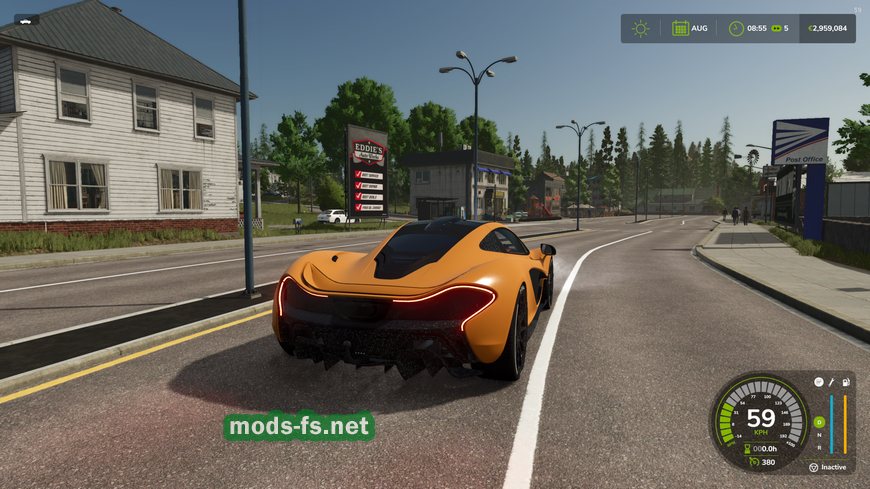Click the fuel pump icon
This screenshot has height=489, width=870.
pyautogui.click(x=846, y=382)
